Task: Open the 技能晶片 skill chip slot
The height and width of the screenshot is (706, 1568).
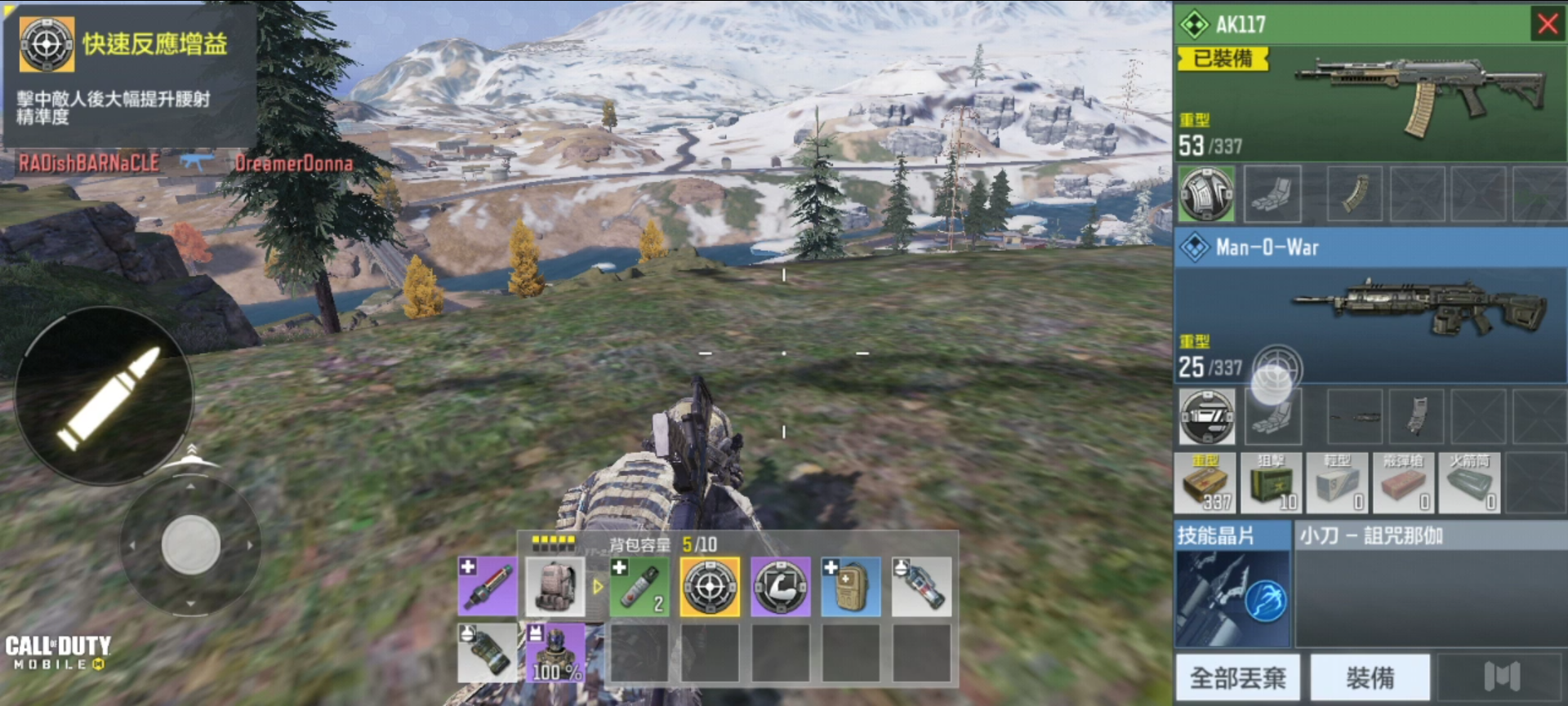Action: coord(1232,598)
